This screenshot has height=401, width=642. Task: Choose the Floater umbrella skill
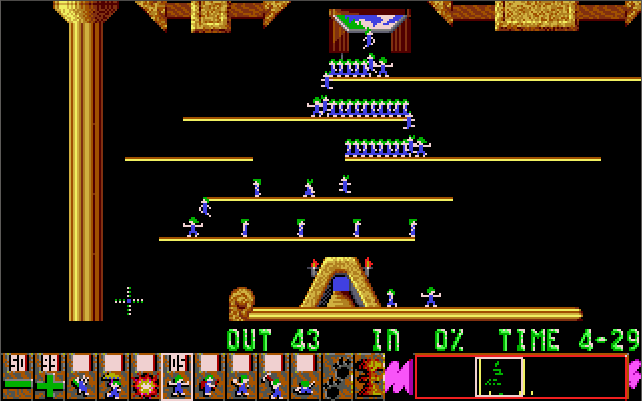tap(113, 376)
